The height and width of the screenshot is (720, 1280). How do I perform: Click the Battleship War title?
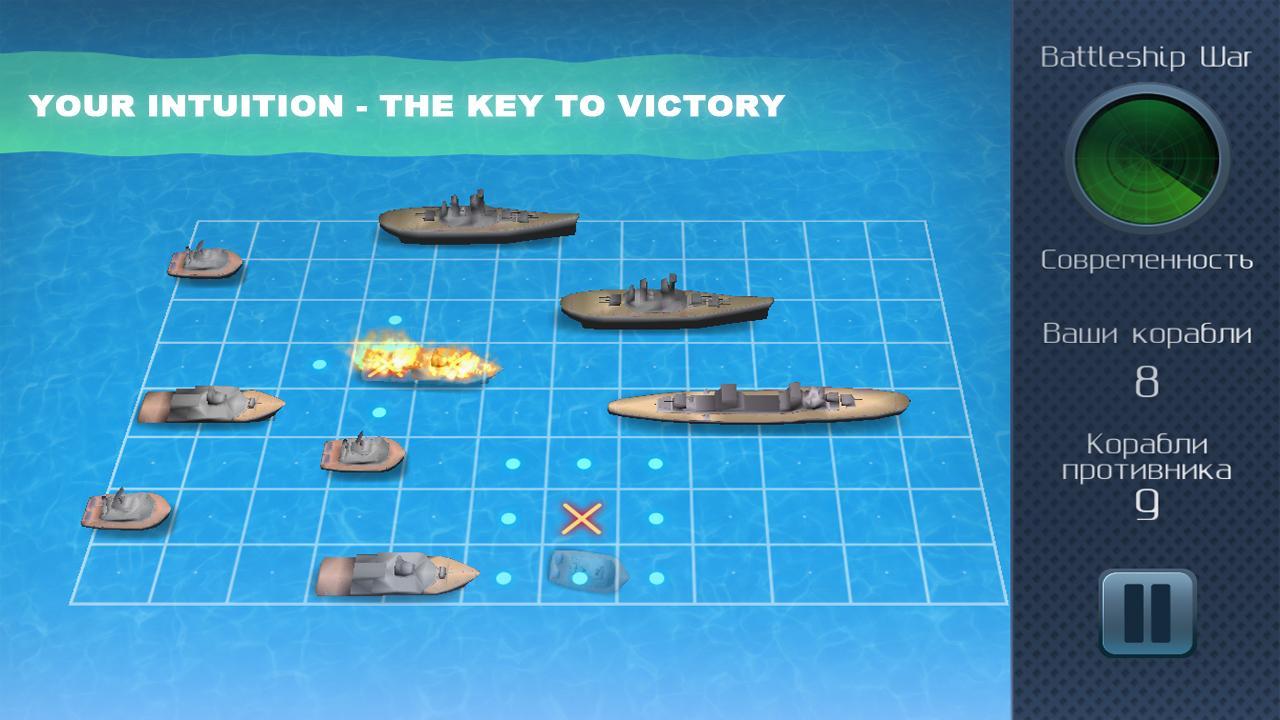(1148, 57)
